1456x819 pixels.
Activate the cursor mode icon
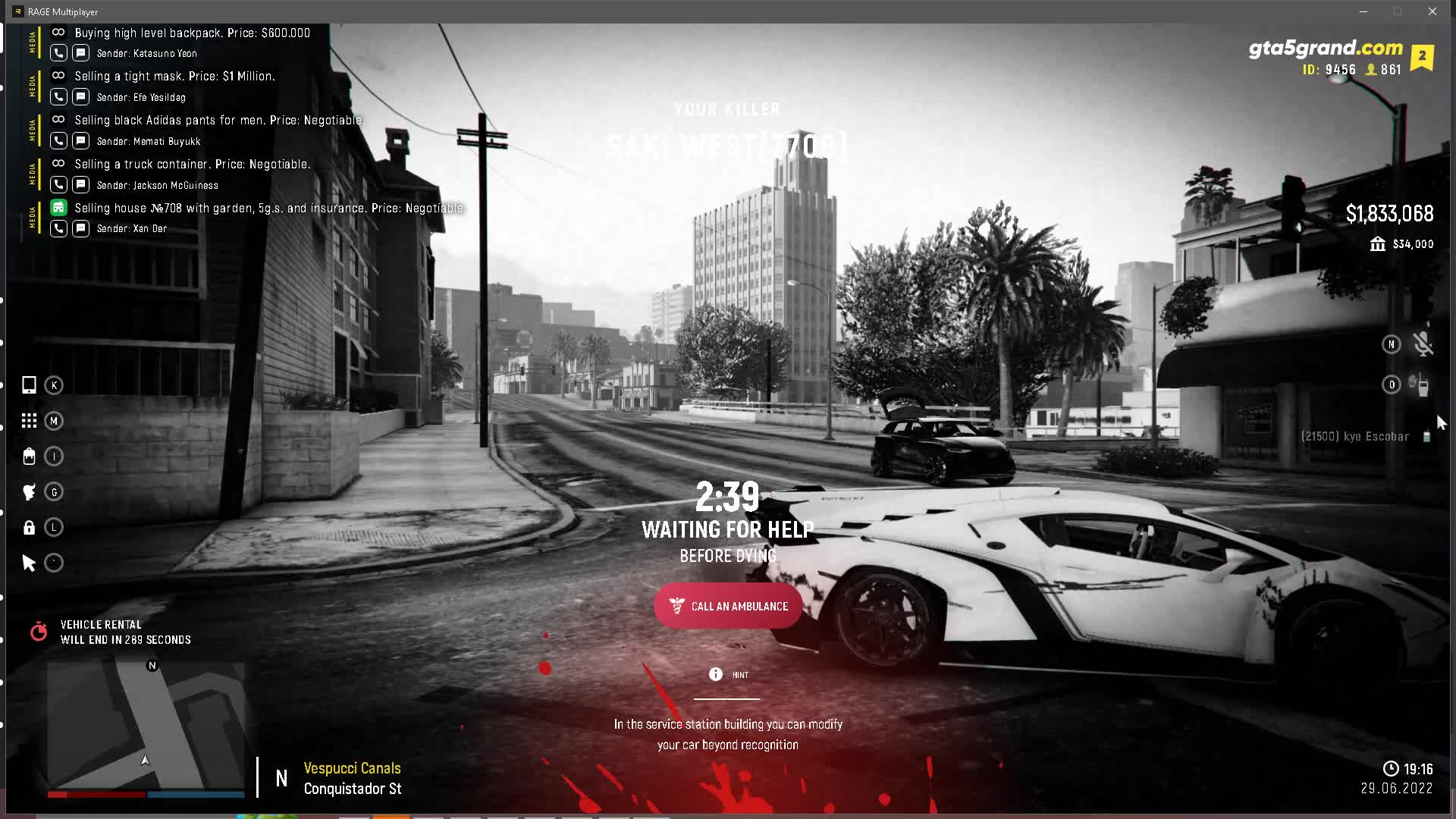coord(29,563)
